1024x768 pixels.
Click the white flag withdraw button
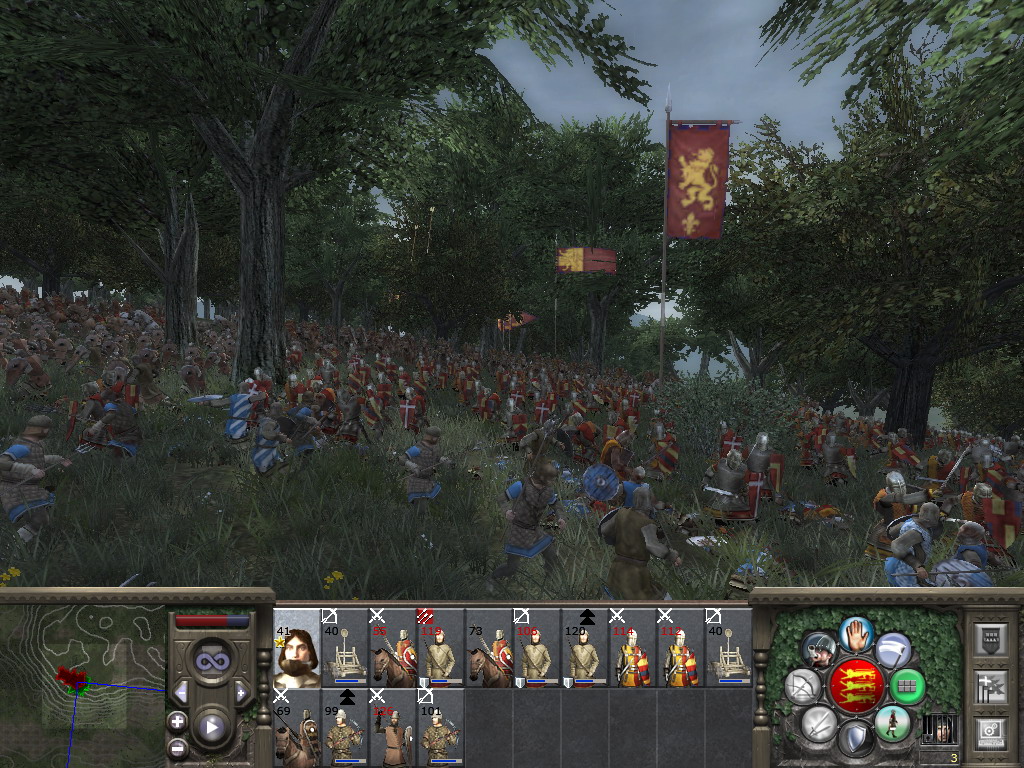tap(893, 650)
